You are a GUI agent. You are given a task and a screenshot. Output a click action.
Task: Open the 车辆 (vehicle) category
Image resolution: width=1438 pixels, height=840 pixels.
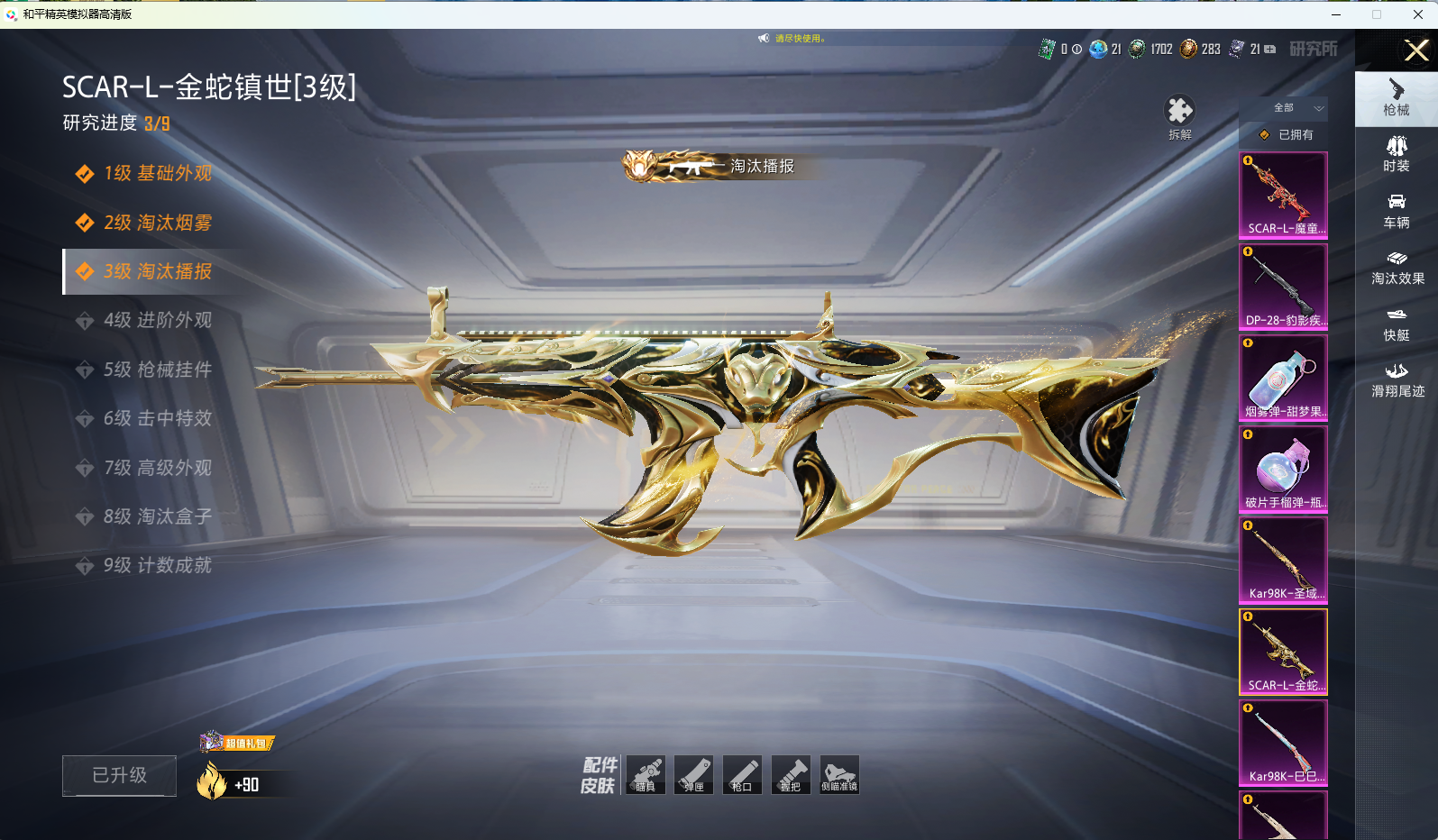(x=1397, y=211)
